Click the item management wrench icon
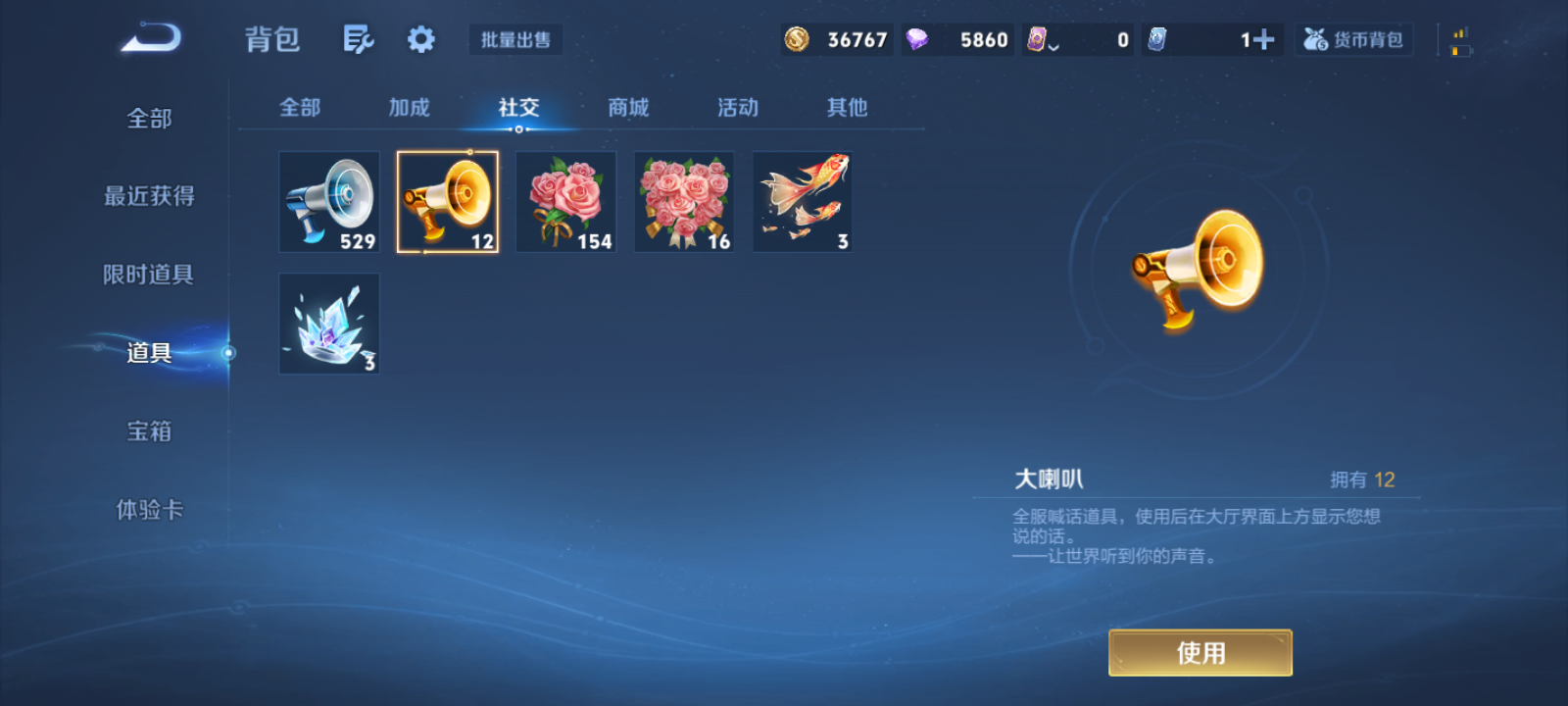 (358, 37)
